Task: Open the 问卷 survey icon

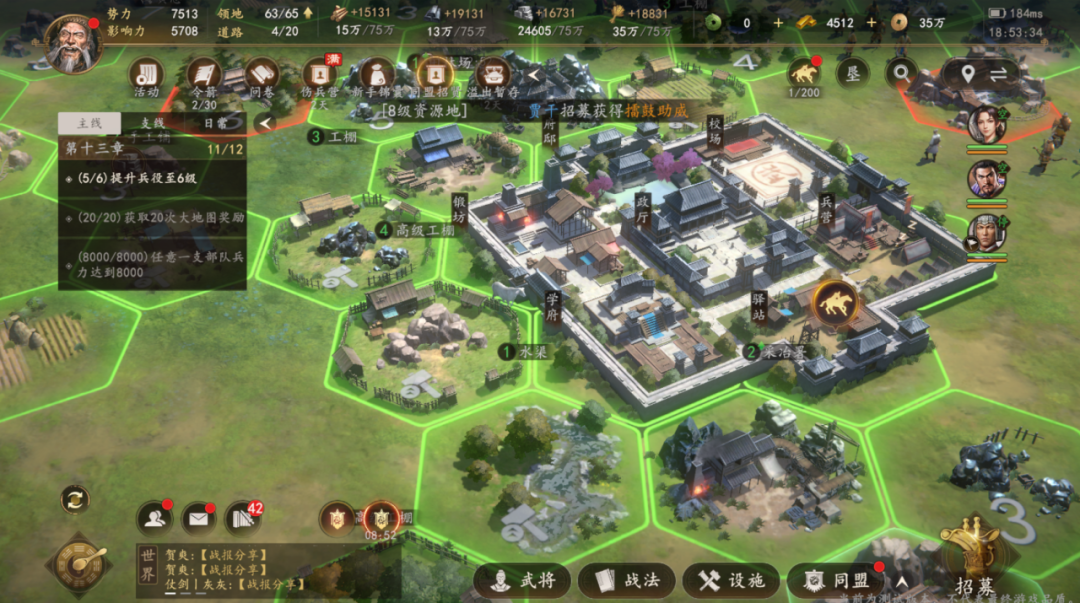Action: click(x=261, y=75)
